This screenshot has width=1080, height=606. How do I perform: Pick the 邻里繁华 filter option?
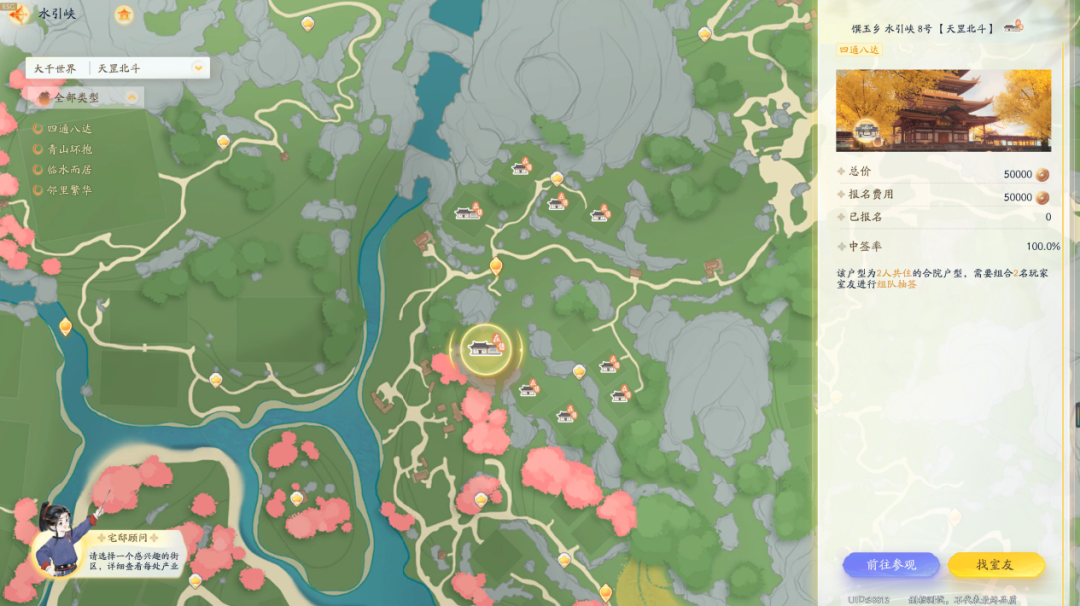click(68, 190)
